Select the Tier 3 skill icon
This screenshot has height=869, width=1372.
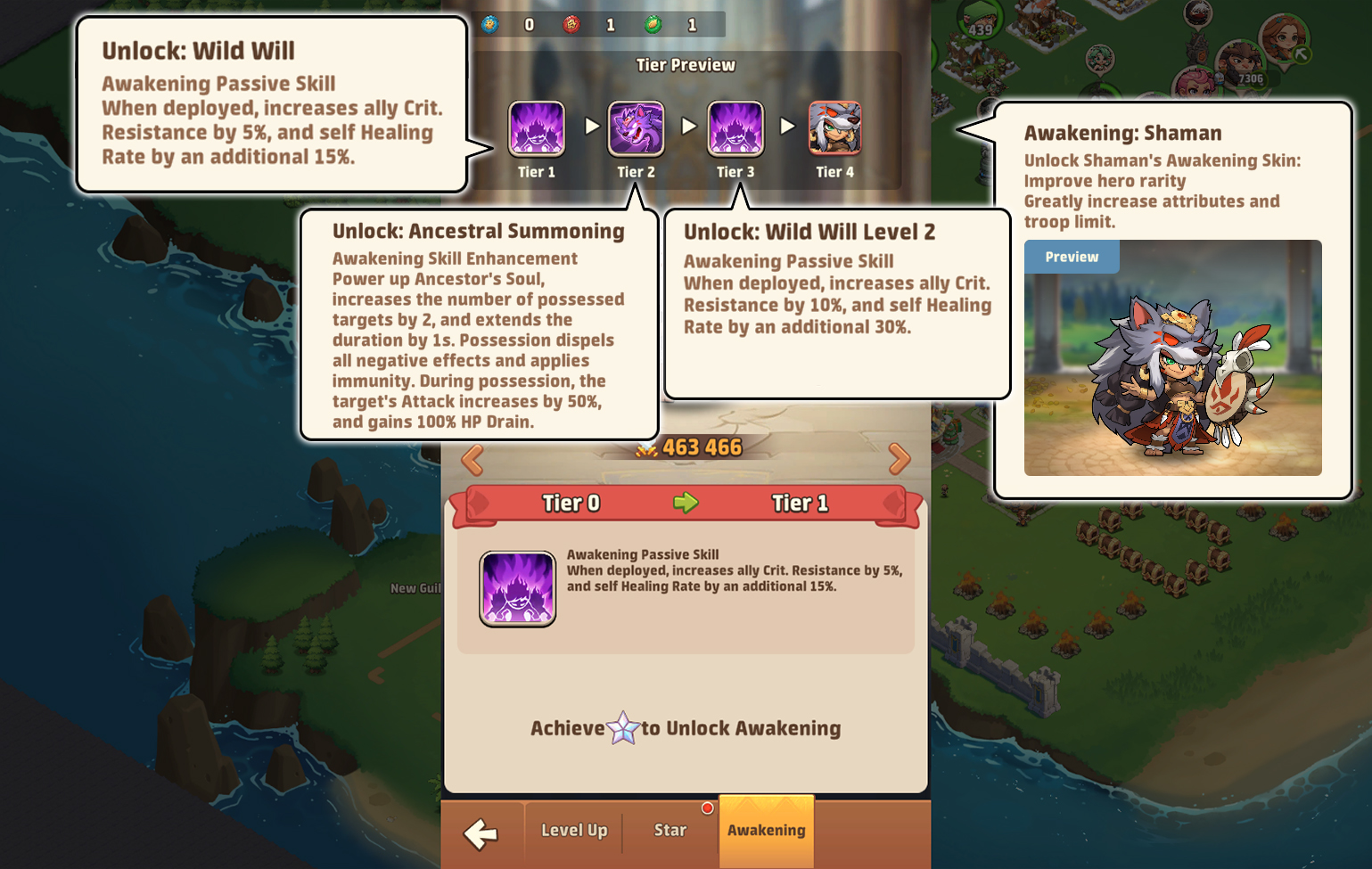click(x=735, y=128)
